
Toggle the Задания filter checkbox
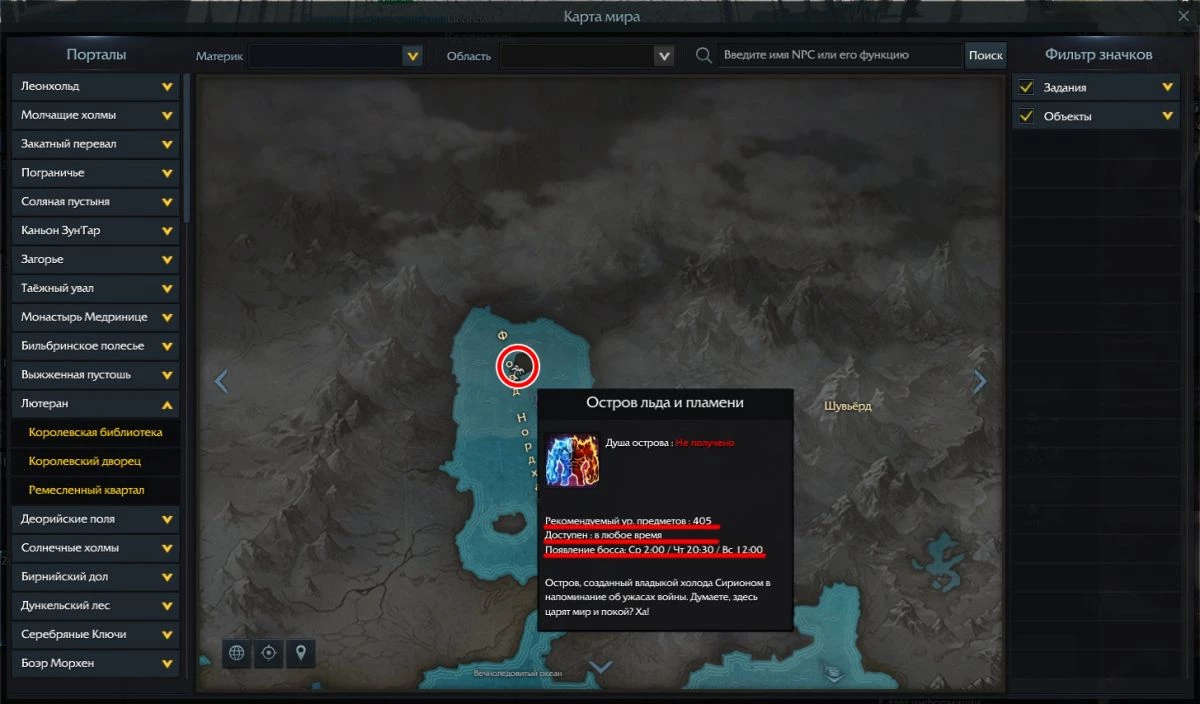(x=1026, y=88)
